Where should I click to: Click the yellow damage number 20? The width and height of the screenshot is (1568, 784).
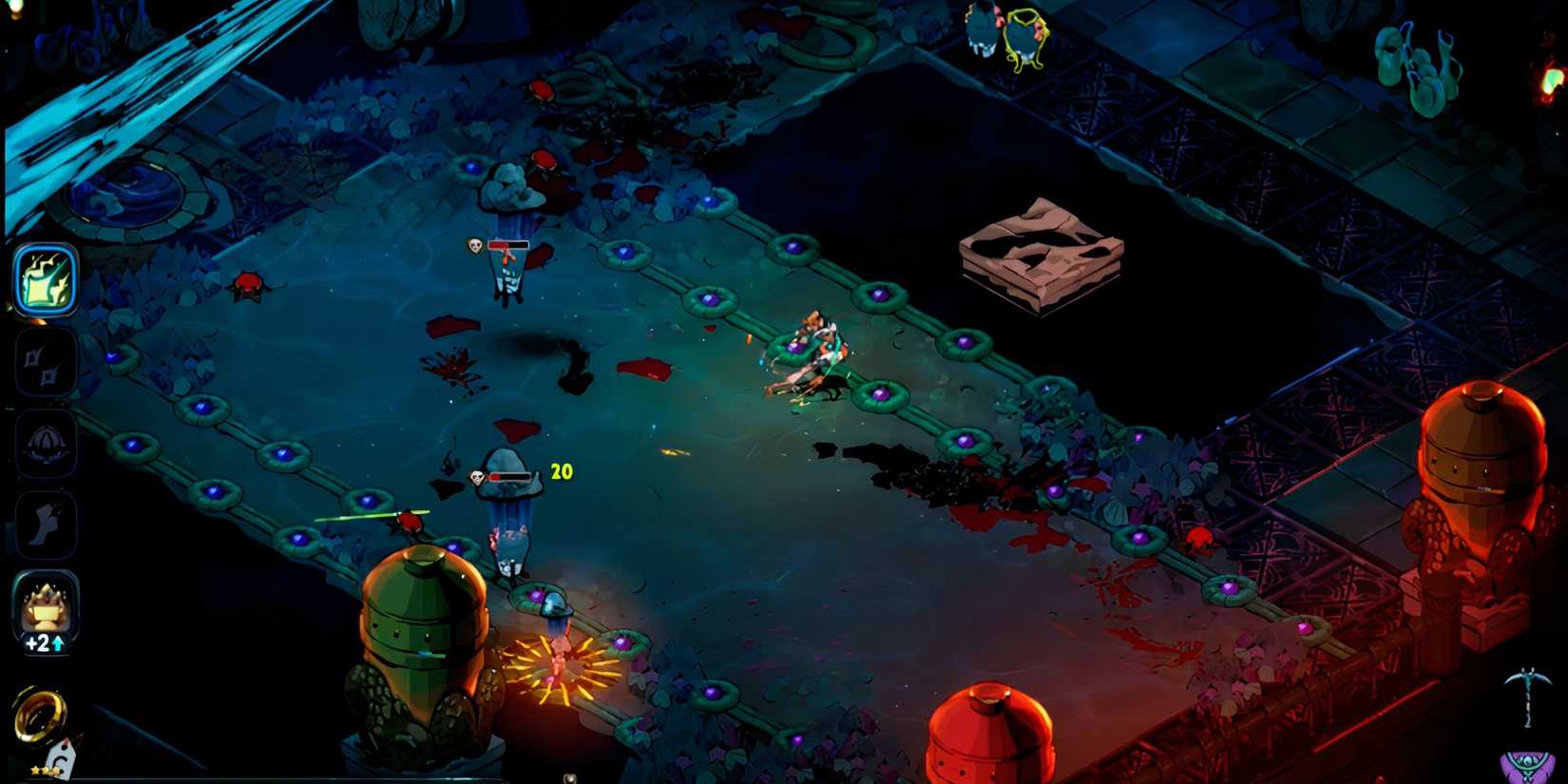pyautogui.click(x=561, y=469)
